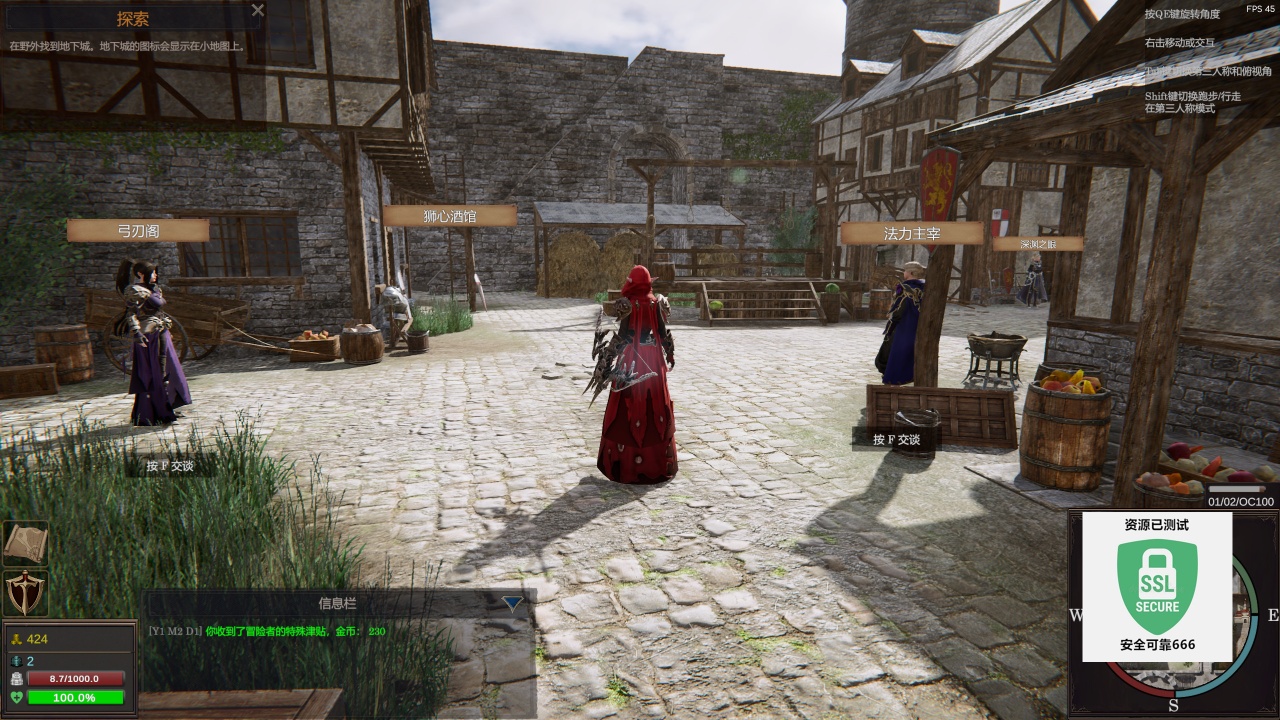Image resolution: width=1280 pixels, height=720 pixels.
Task: Open the map scroll icon
Action: pyautogui.click(x=25, y=543)
